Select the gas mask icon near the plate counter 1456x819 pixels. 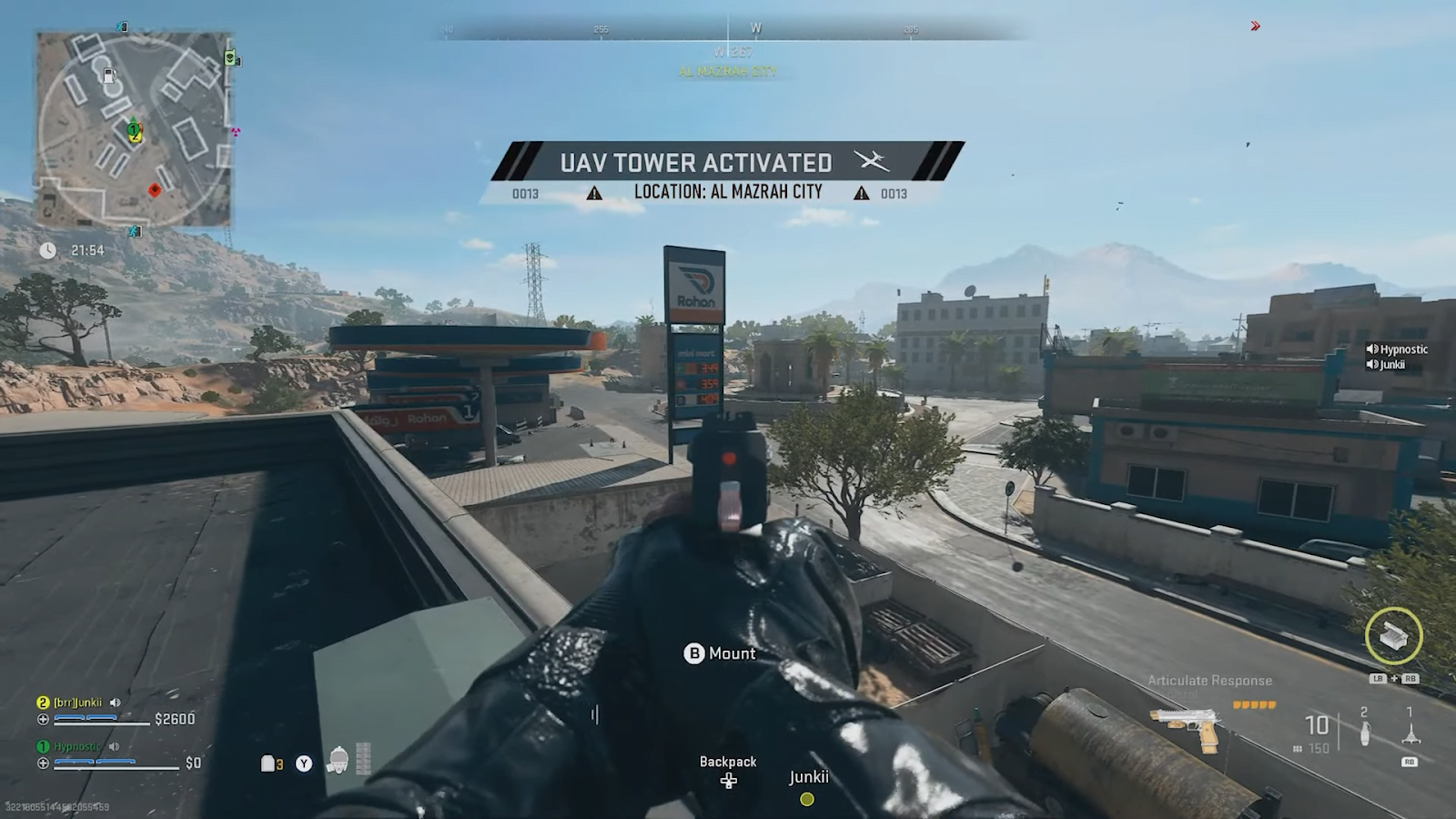(338, 761)
